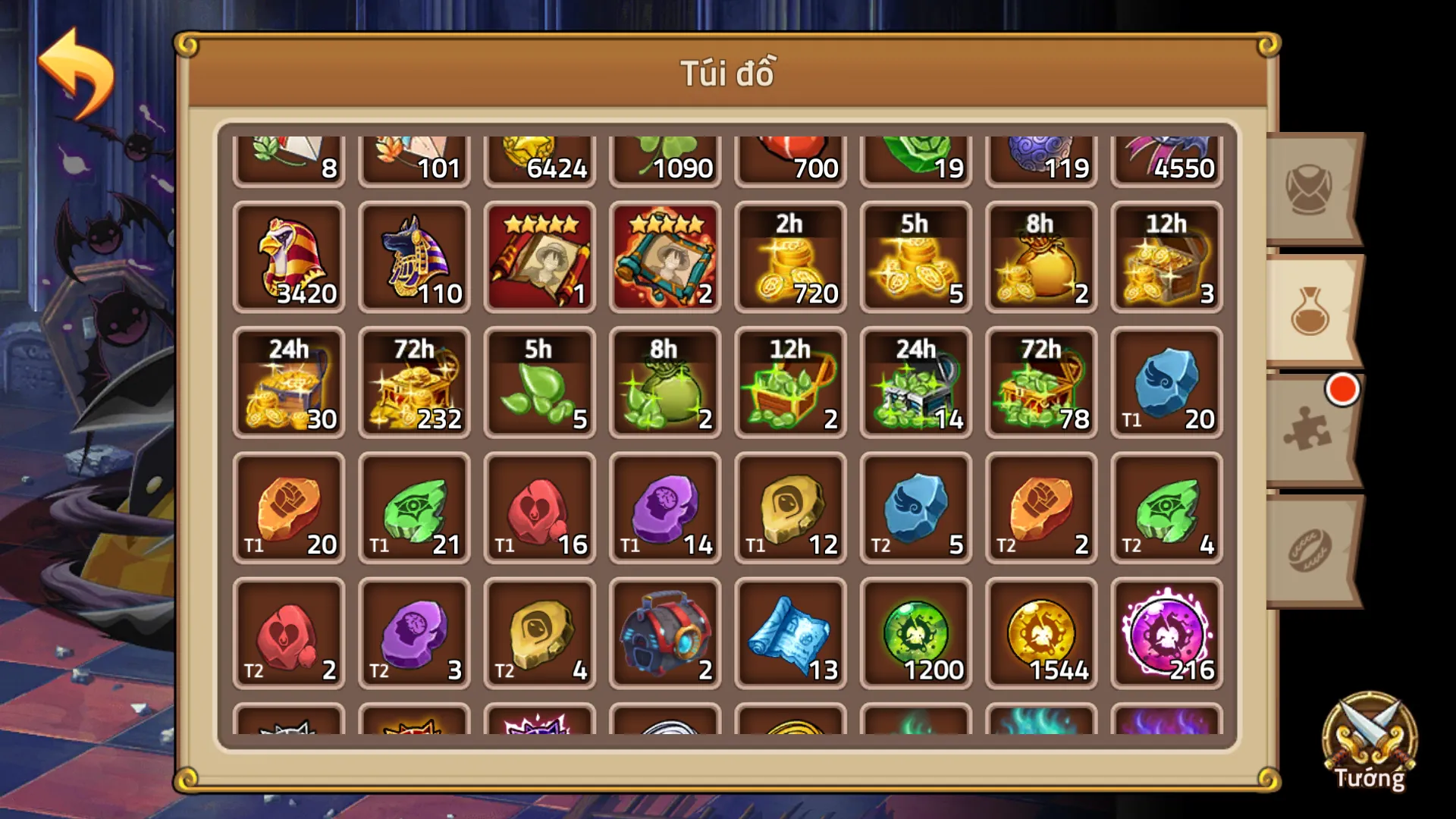This screenshot has height=819, width=1456.
Task: Open the Anubis head item showing 110
Action: click(x=414, y=258)
